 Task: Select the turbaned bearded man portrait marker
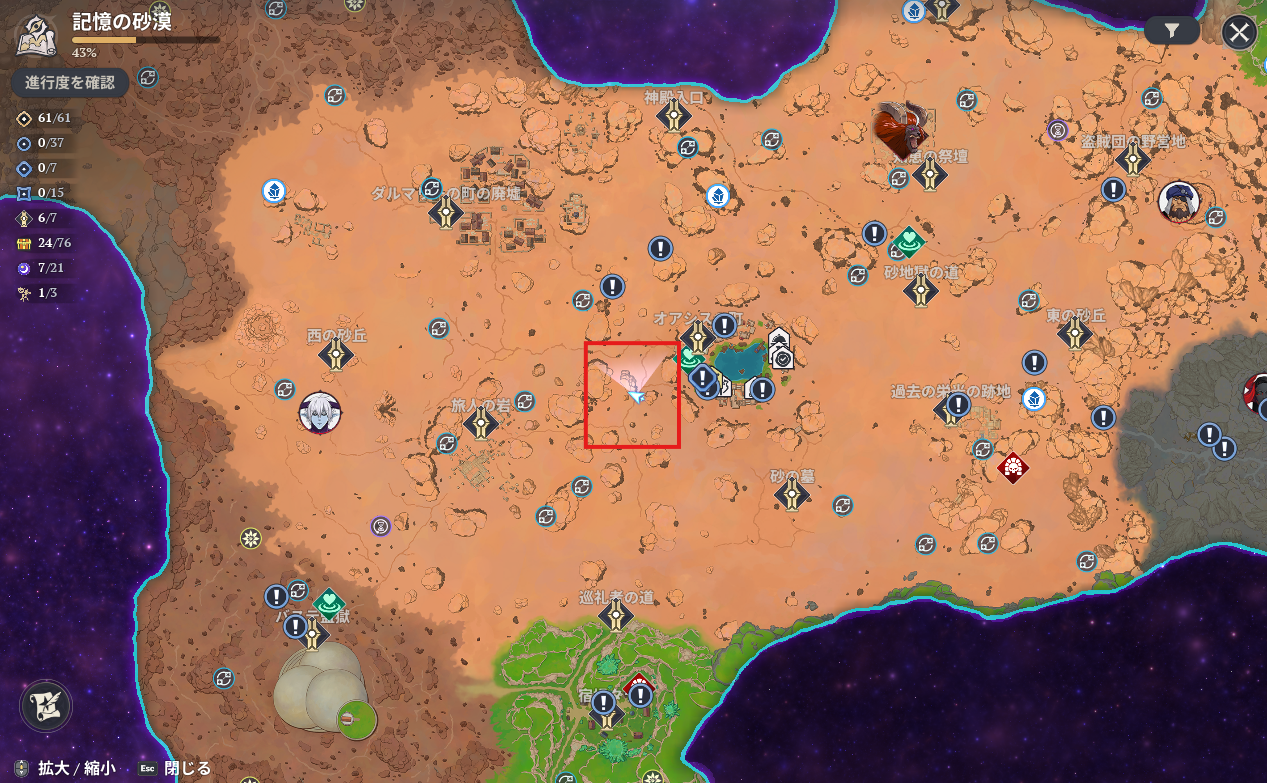tap(1179, 201)
